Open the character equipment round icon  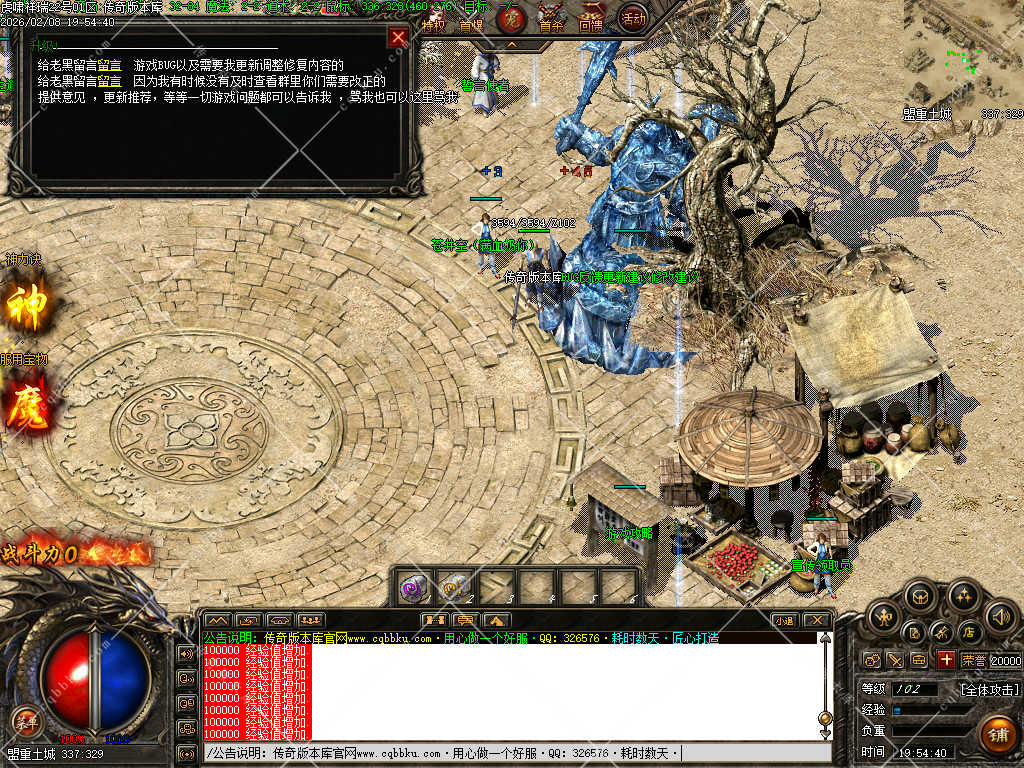point(882,617)
